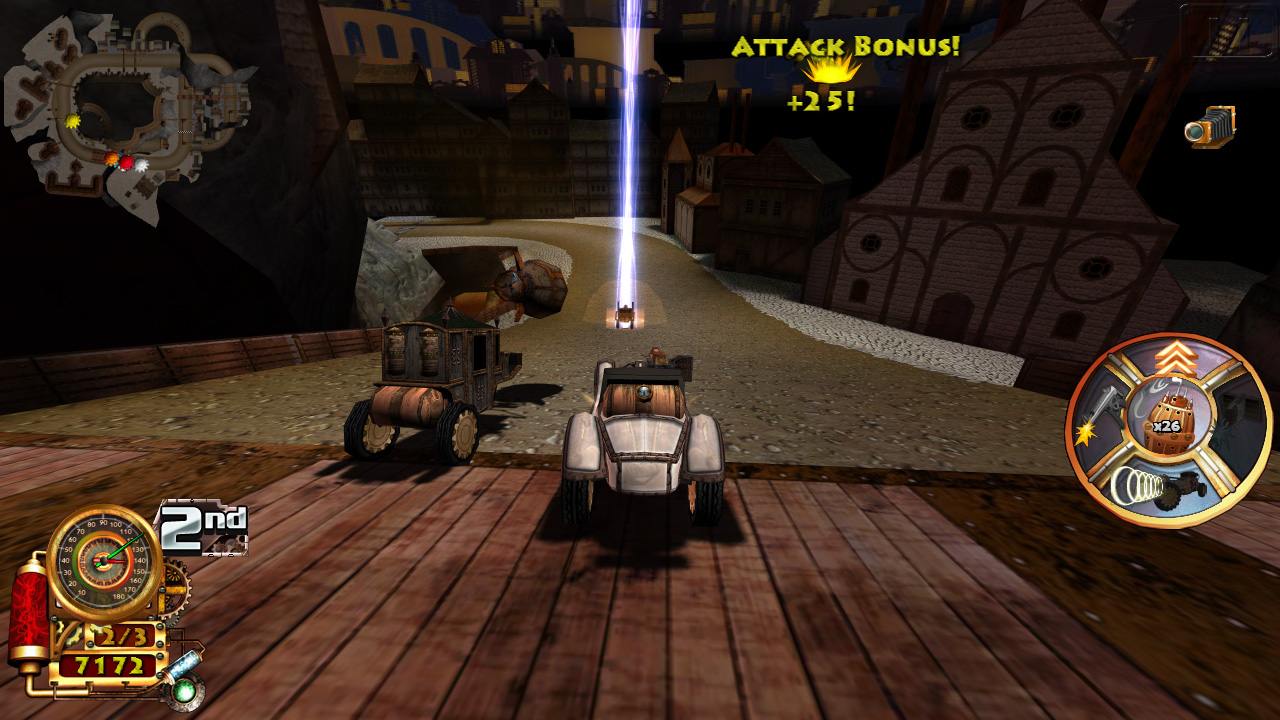Click the checkered flag marker on the minimap
The image size is (1280, 720).
[x=184, y=131]
